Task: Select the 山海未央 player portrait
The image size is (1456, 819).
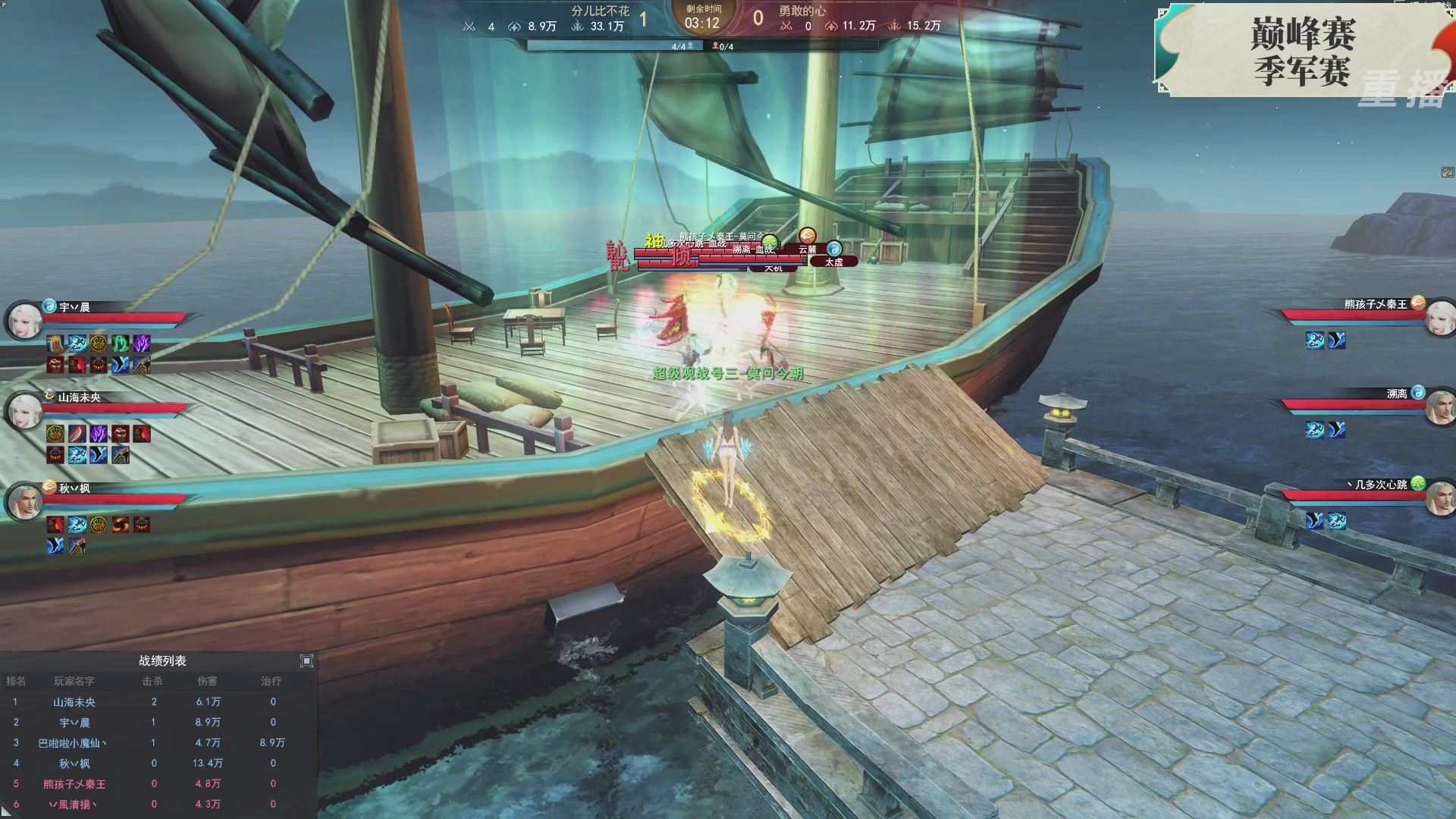Action: (24, 411)
